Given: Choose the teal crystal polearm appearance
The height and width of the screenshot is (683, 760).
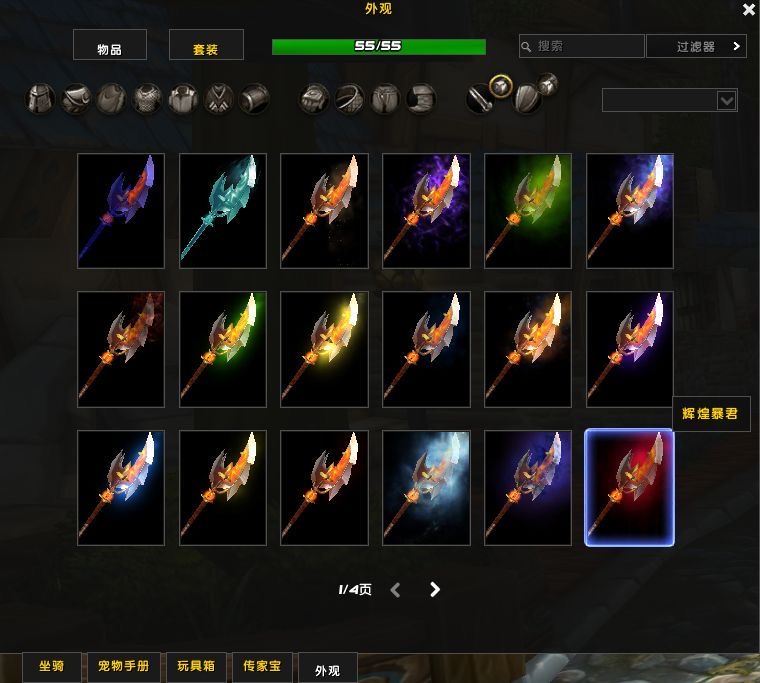Looking at the screenshot, I should pos(223,211).
